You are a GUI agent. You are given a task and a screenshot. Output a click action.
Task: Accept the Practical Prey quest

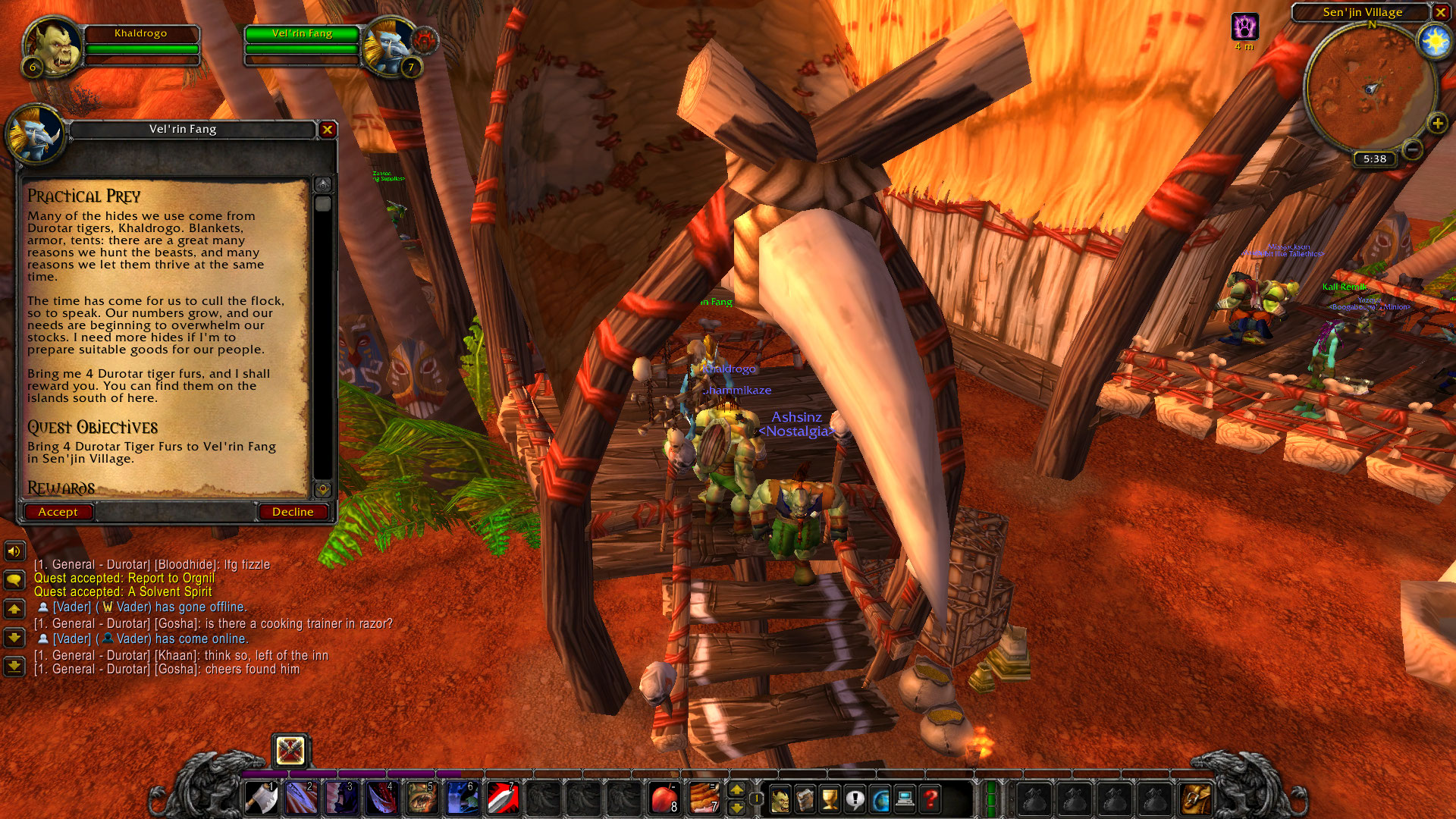pos(58,512)
